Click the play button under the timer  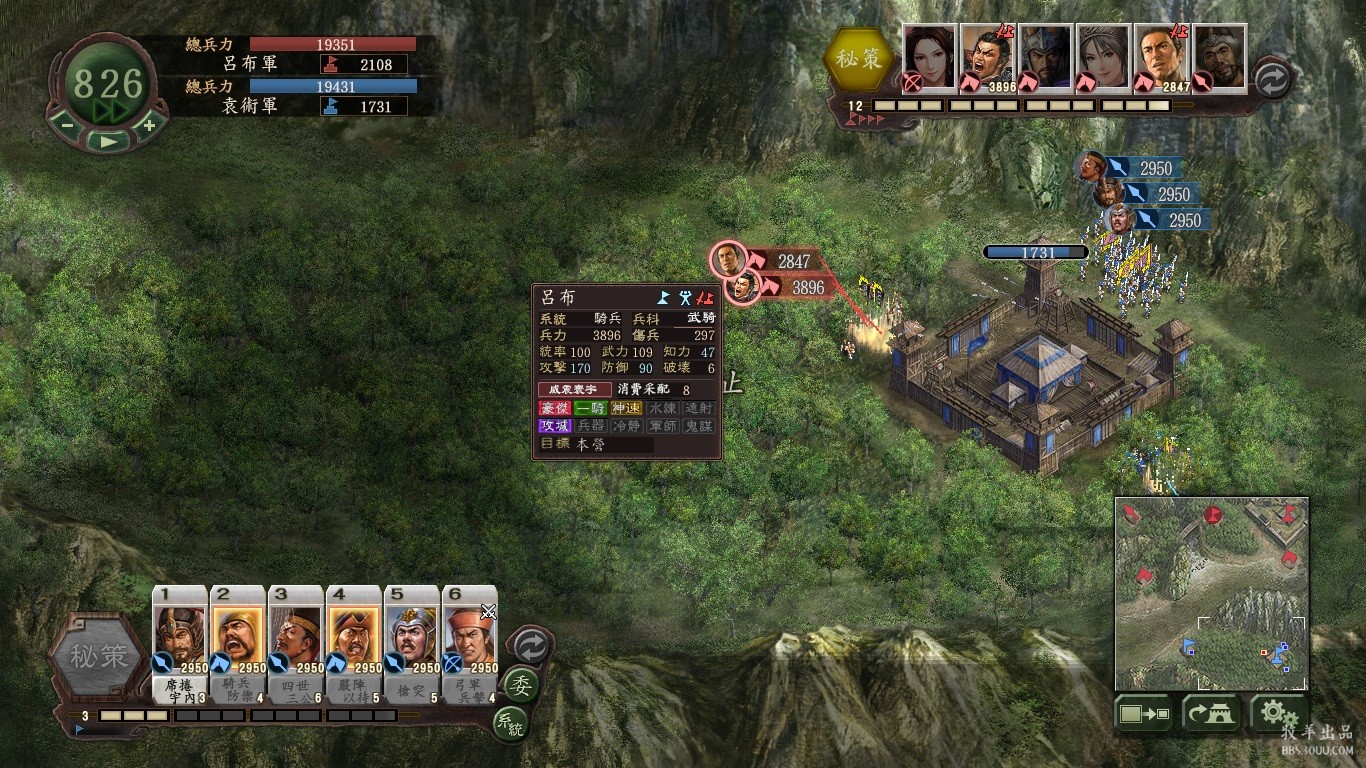click(x=108, y=140)
